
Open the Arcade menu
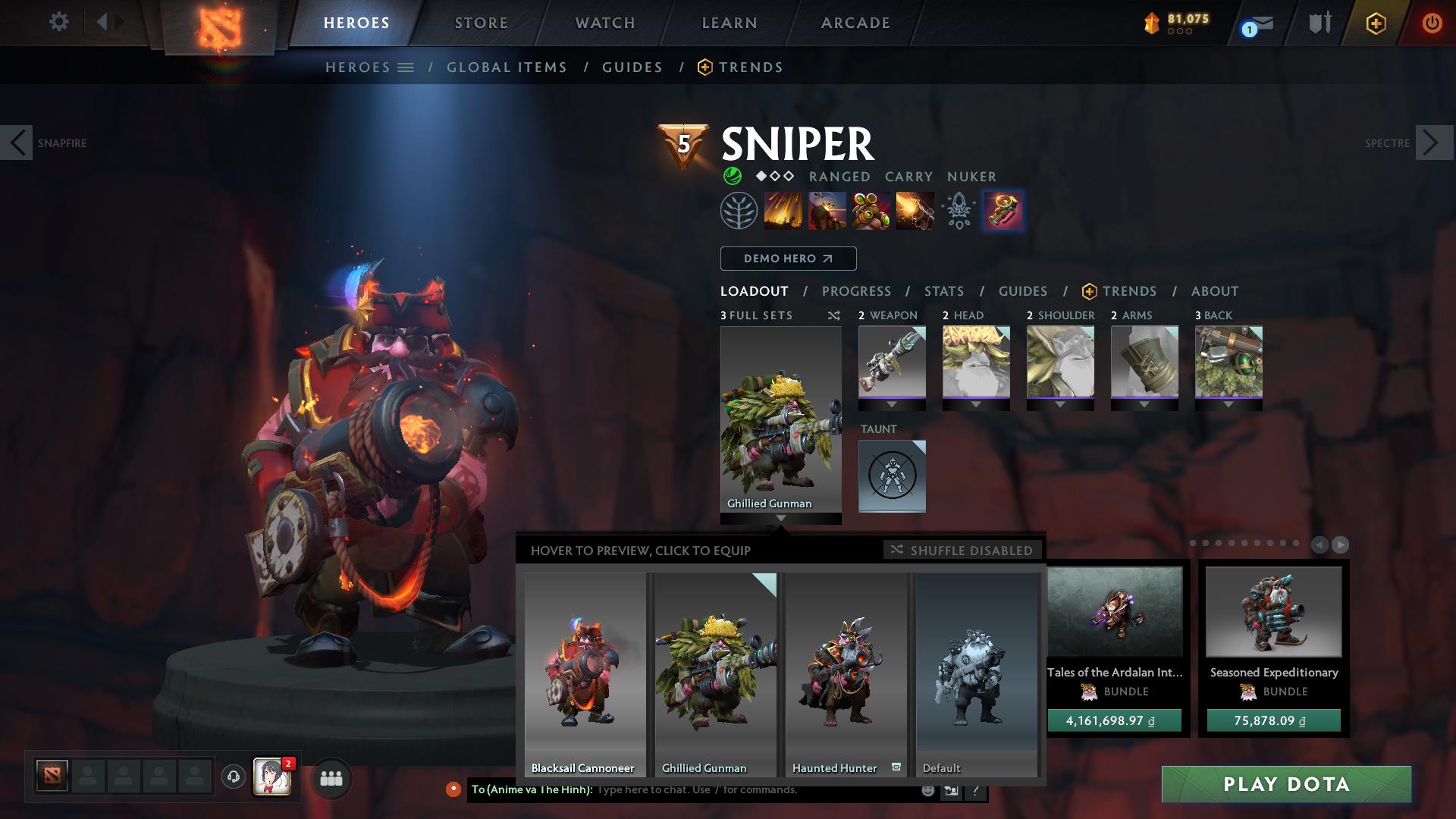(855, 23)
